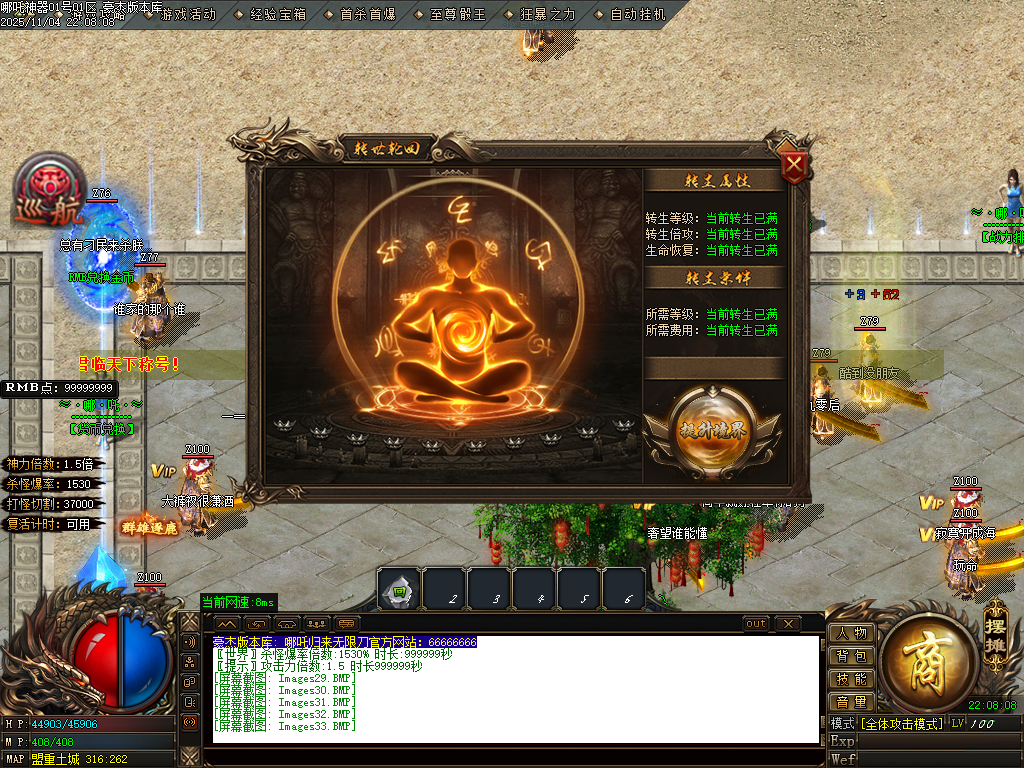Open the 人物 character panel

click(x=851, y=633)
